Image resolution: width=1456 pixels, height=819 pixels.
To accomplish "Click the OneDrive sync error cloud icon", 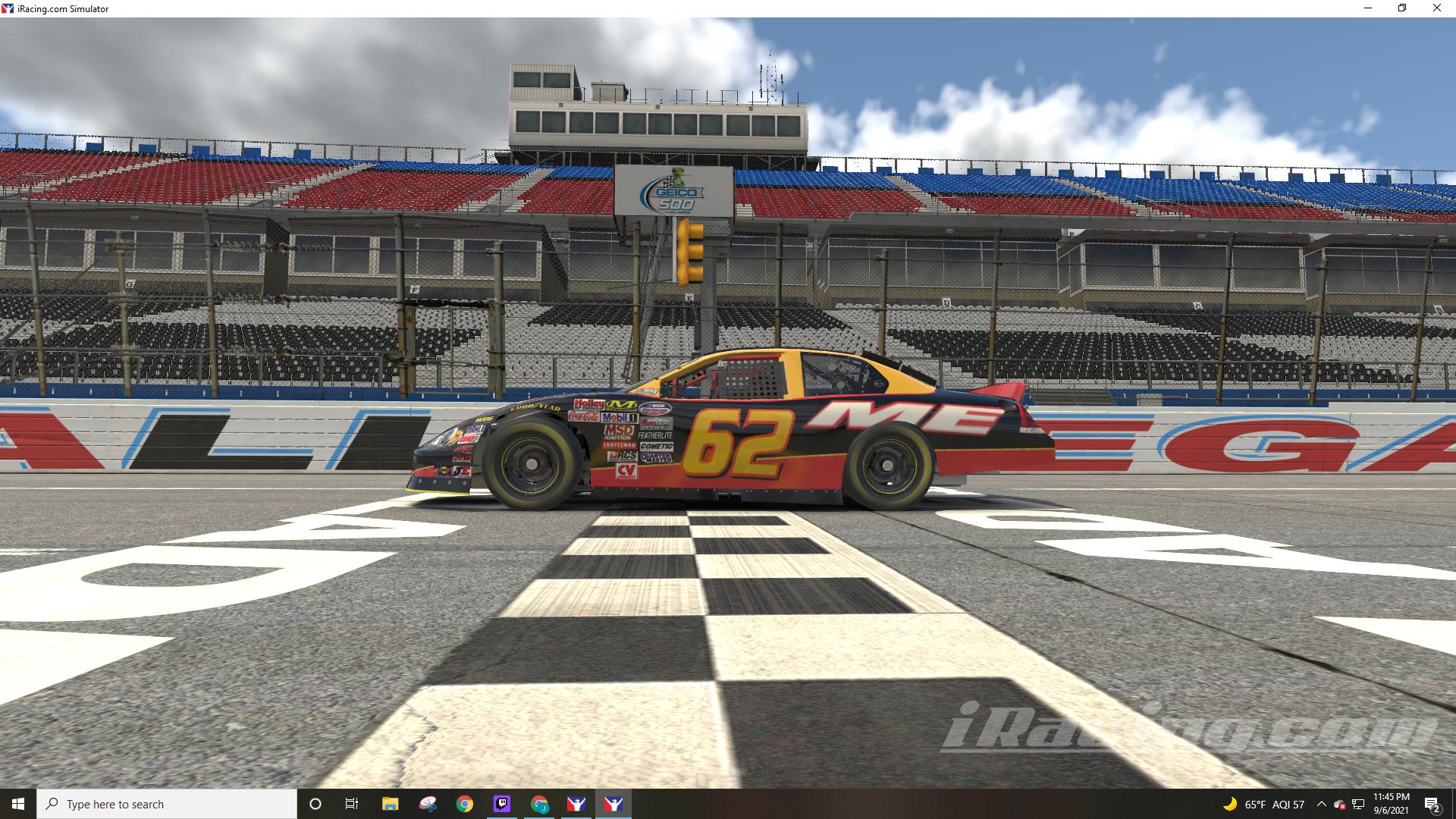I will 1339,804.
